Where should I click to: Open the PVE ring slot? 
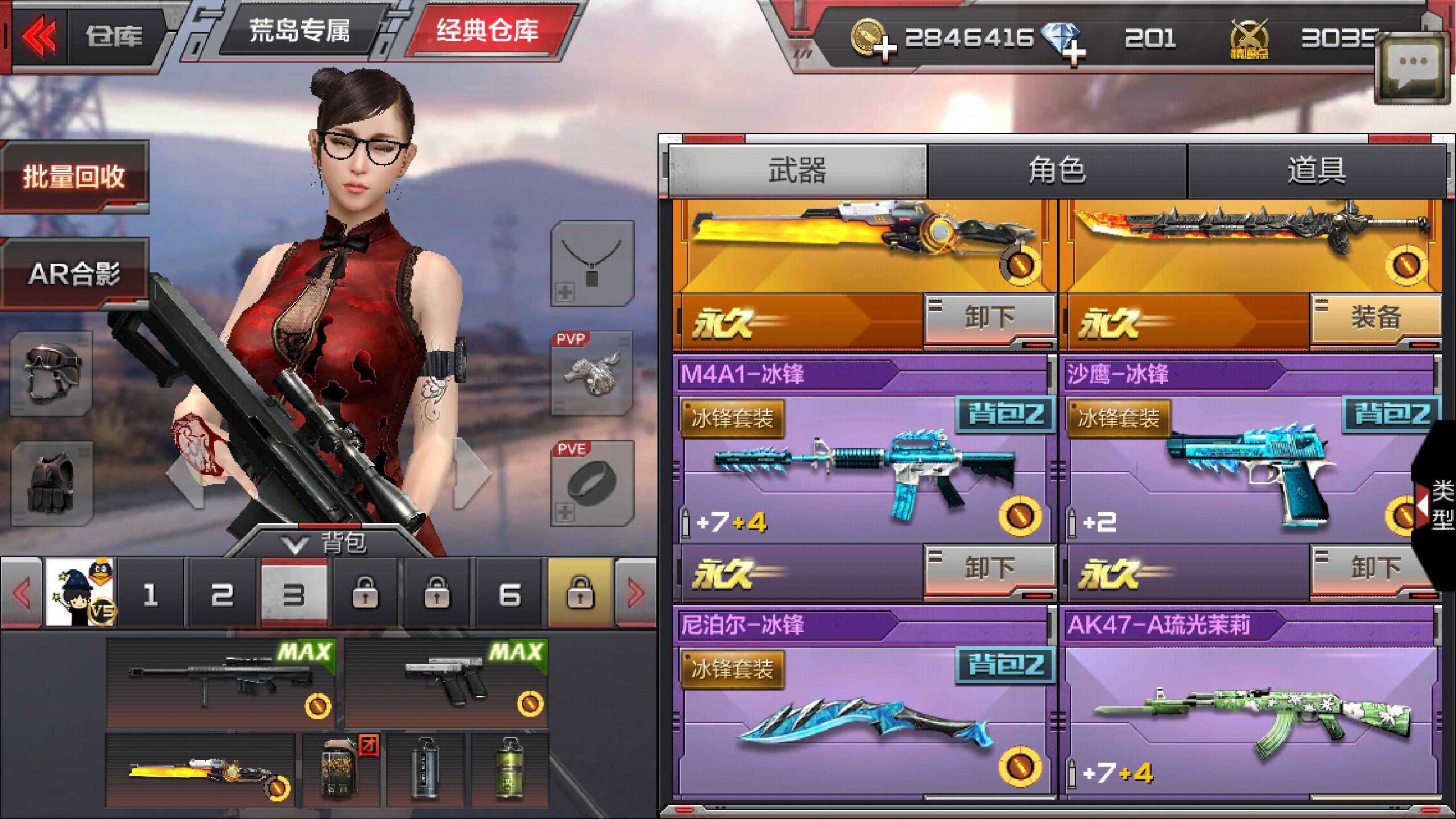[x=591, y=483]
